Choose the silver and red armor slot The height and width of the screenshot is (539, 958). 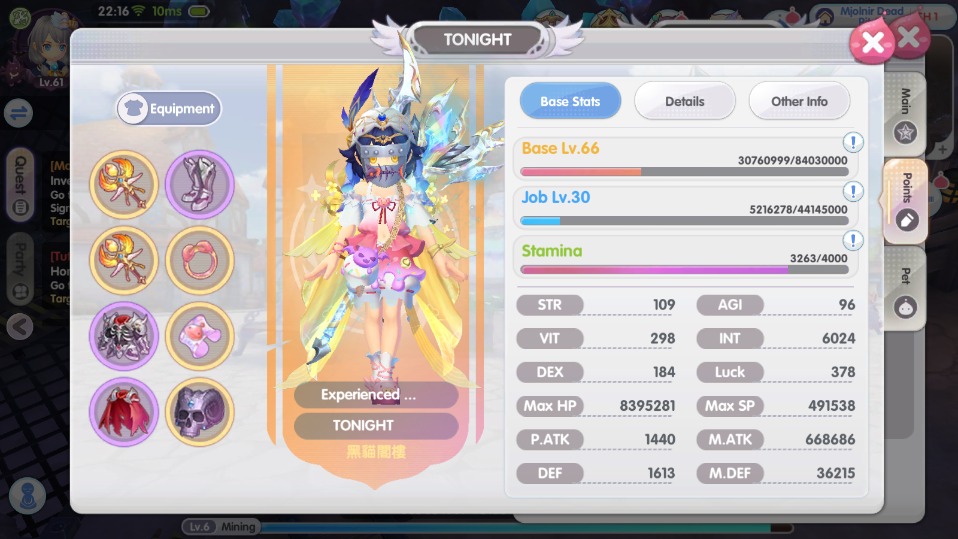pyautogui.click(x=124, y=335)
